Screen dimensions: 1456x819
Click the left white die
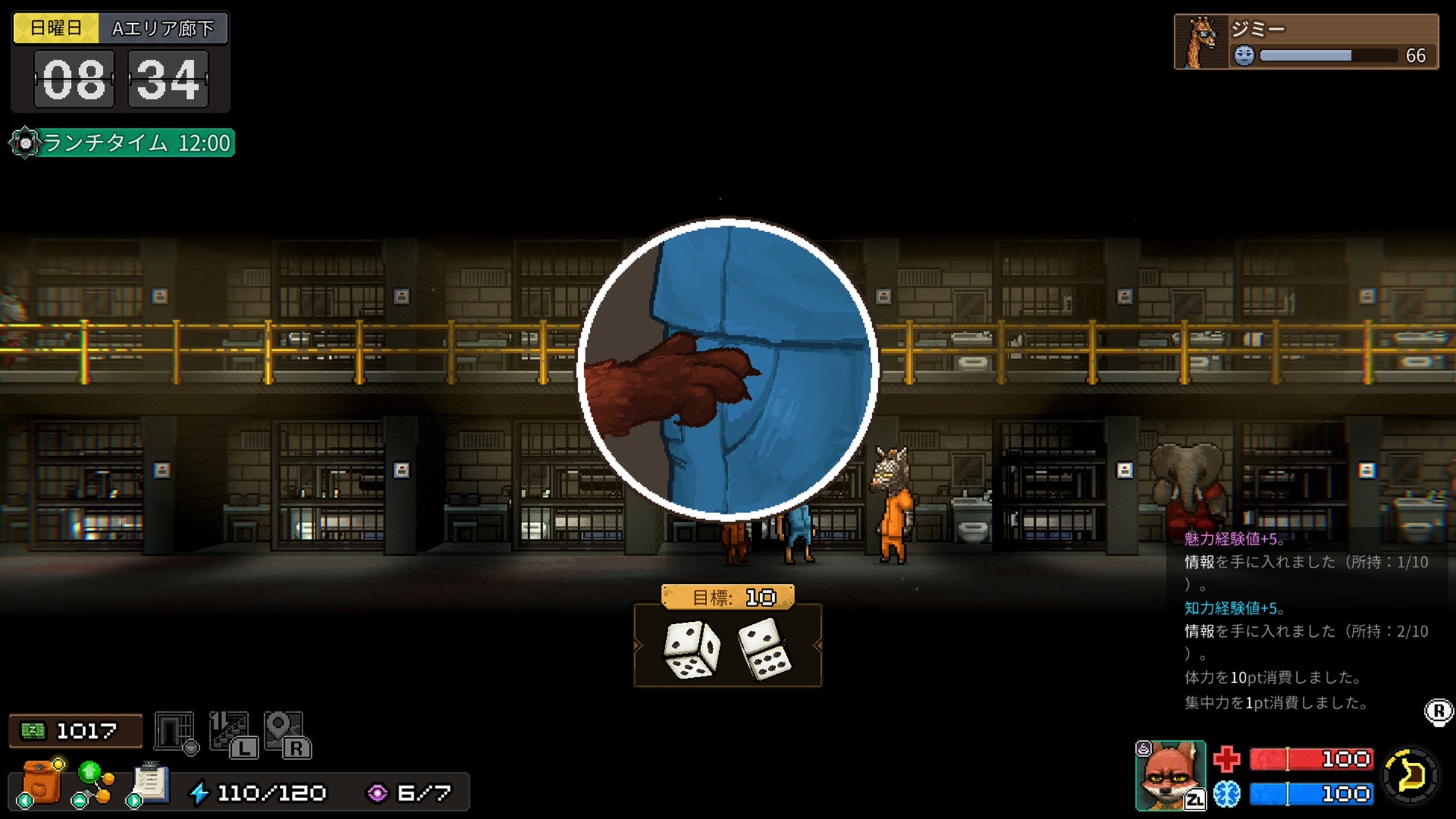click(691, 648)
